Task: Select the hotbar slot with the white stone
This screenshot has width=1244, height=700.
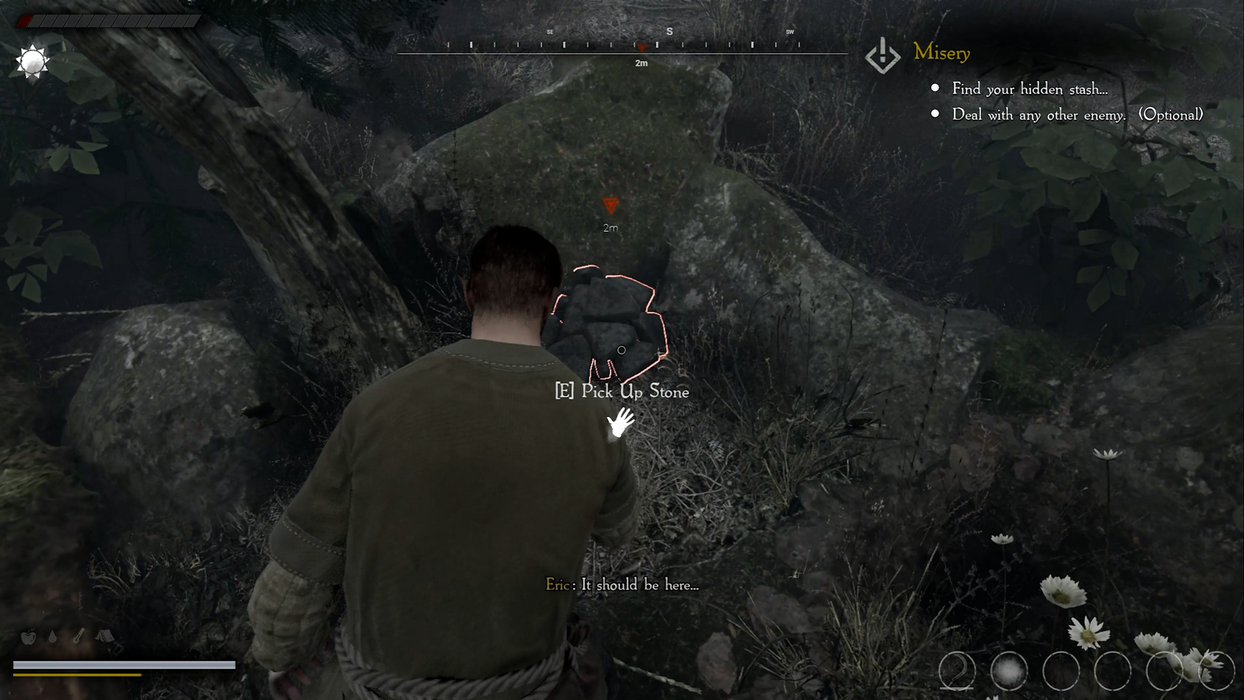Action: 1009,671
